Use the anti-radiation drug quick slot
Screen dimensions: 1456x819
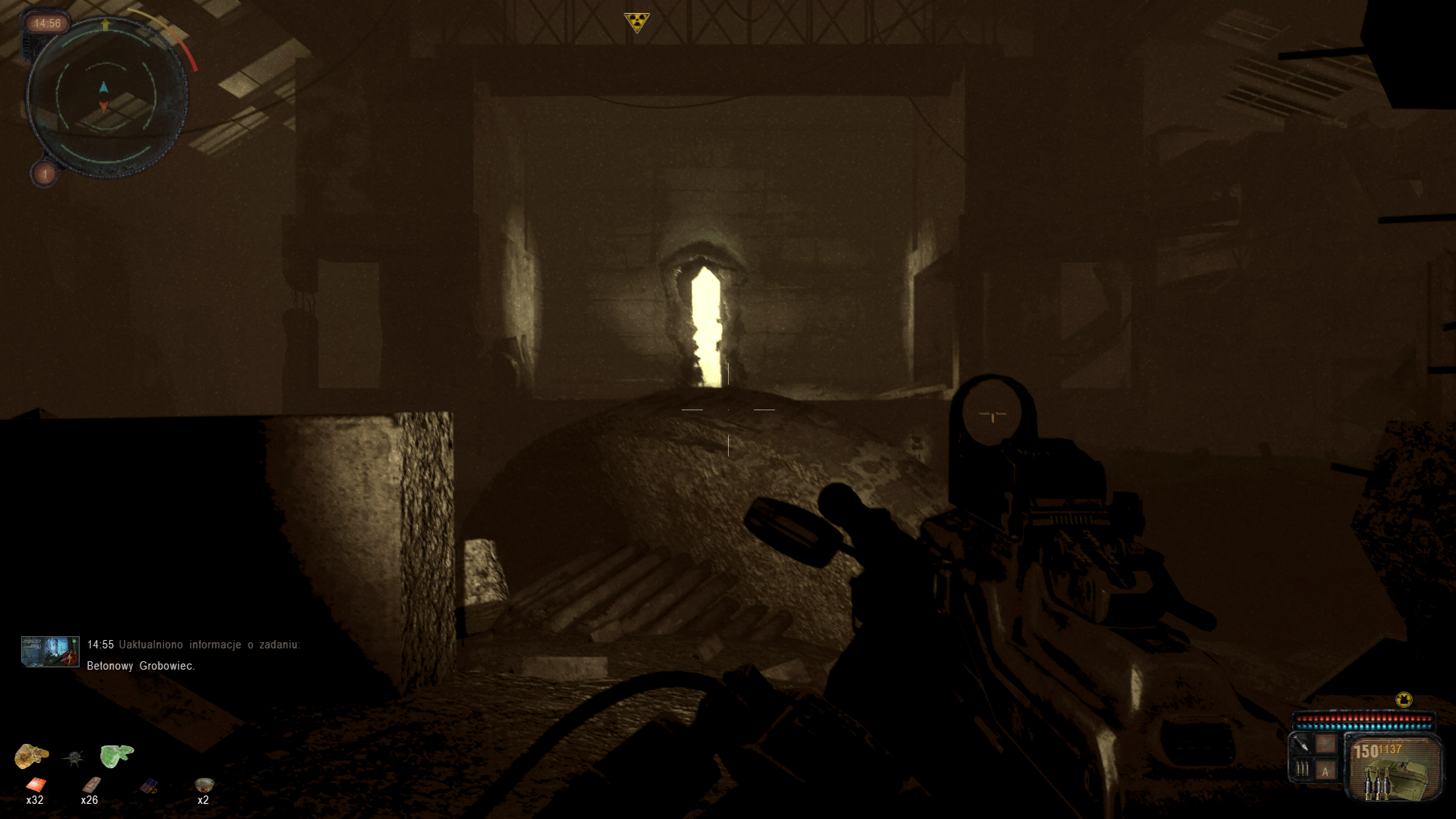[149, 786]
